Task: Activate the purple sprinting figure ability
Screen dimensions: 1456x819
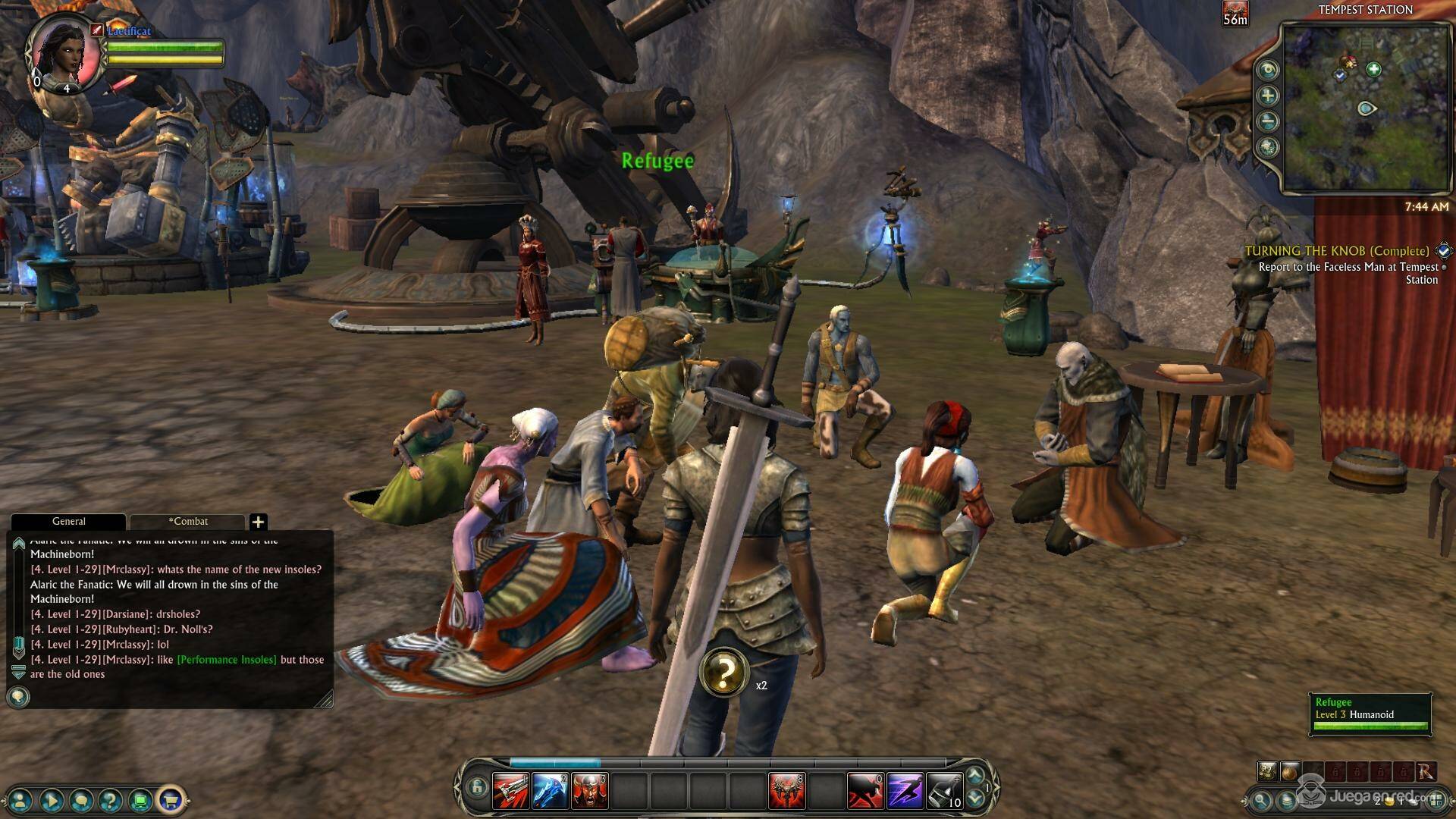Action: click(x=905, y=790)
